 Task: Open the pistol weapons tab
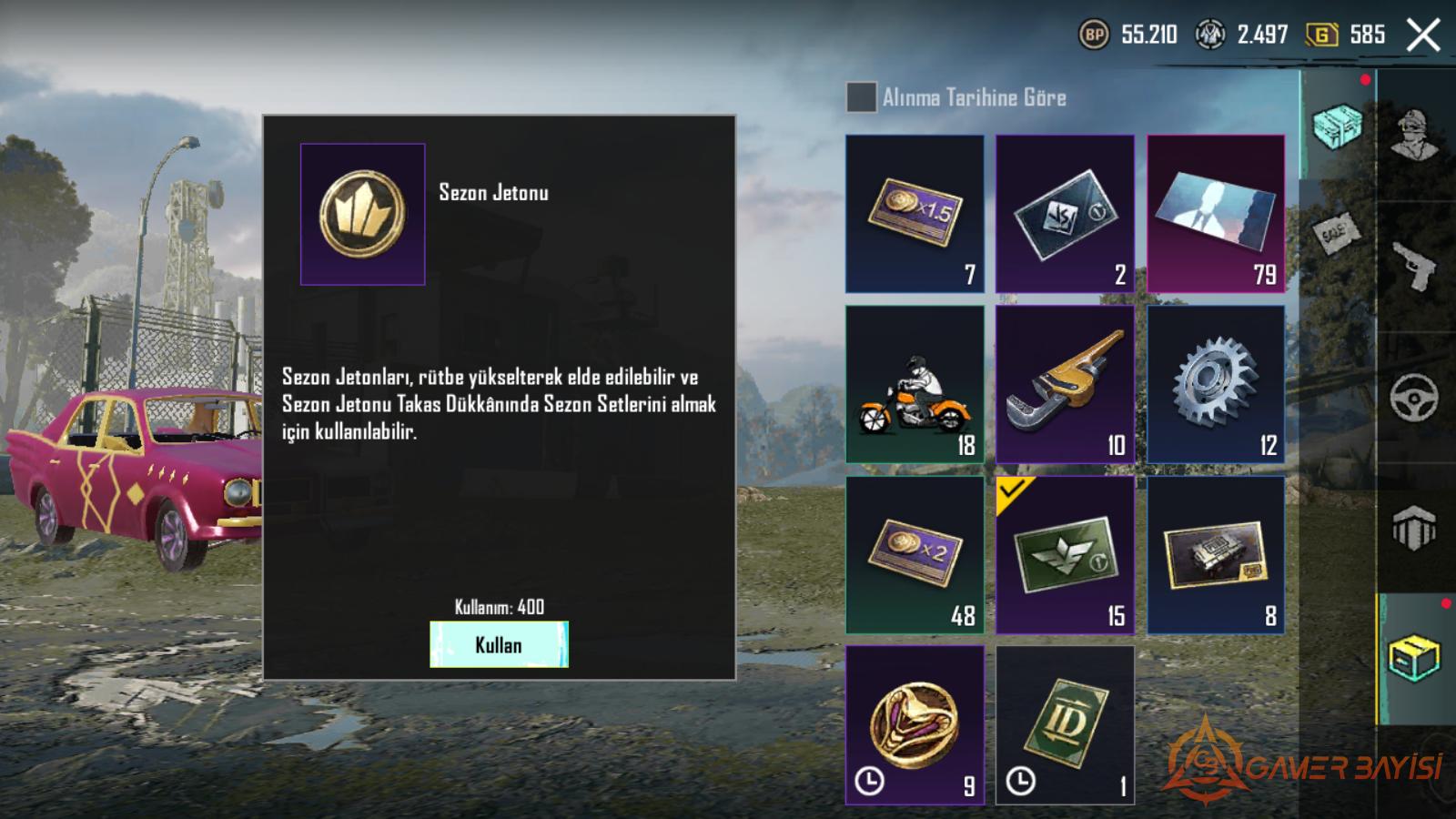click(1414, 266)
